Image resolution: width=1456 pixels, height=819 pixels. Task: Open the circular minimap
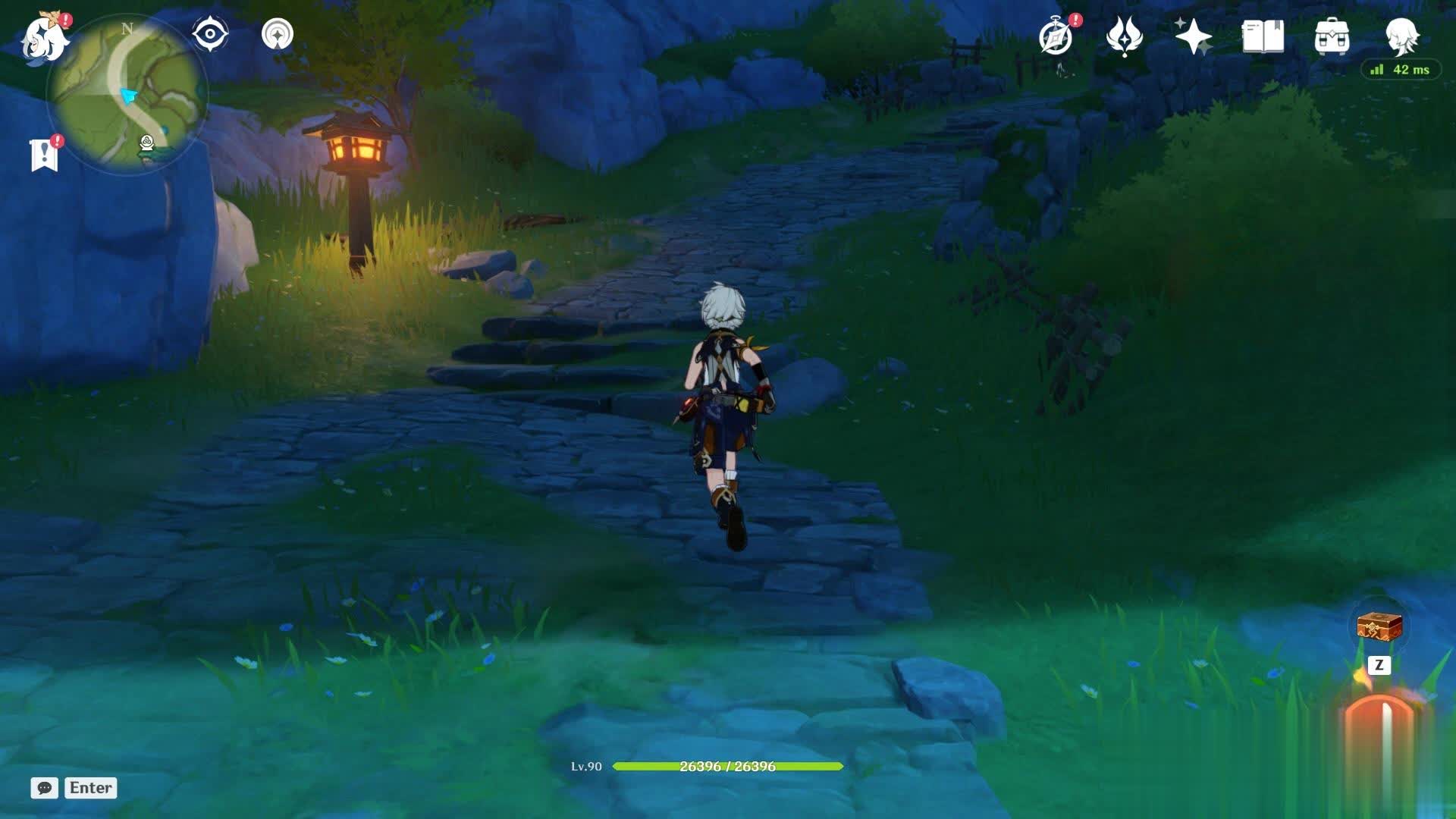[127, 95]
